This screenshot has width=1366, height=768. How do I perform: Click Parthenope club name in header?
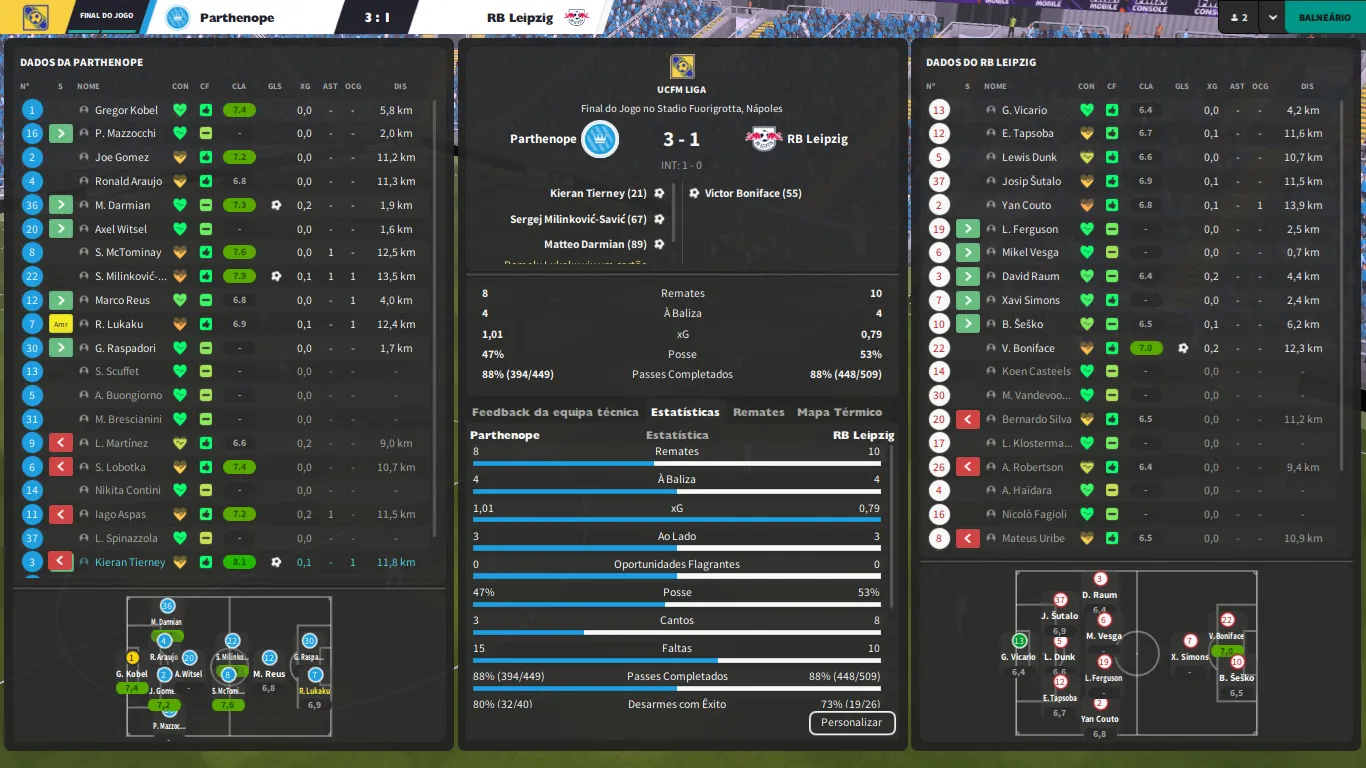[x=236, y=17]
